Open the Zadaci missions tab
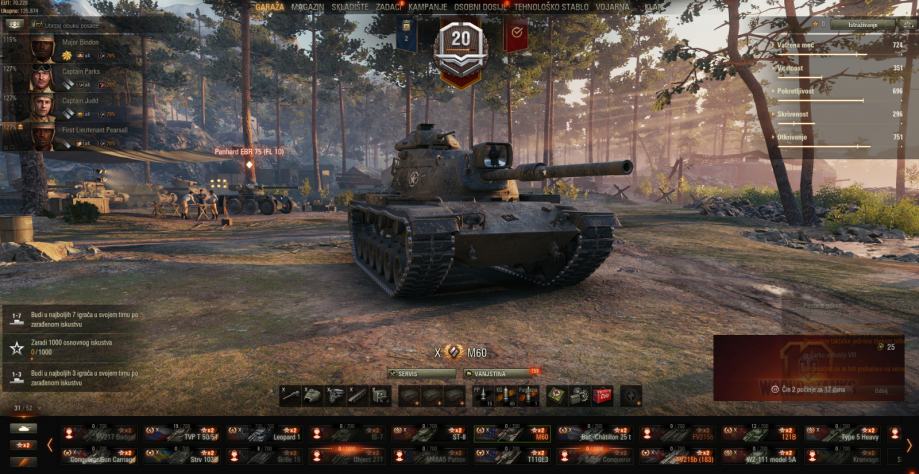919x474 pixels. pyautogui.click(x=388, y=7)
